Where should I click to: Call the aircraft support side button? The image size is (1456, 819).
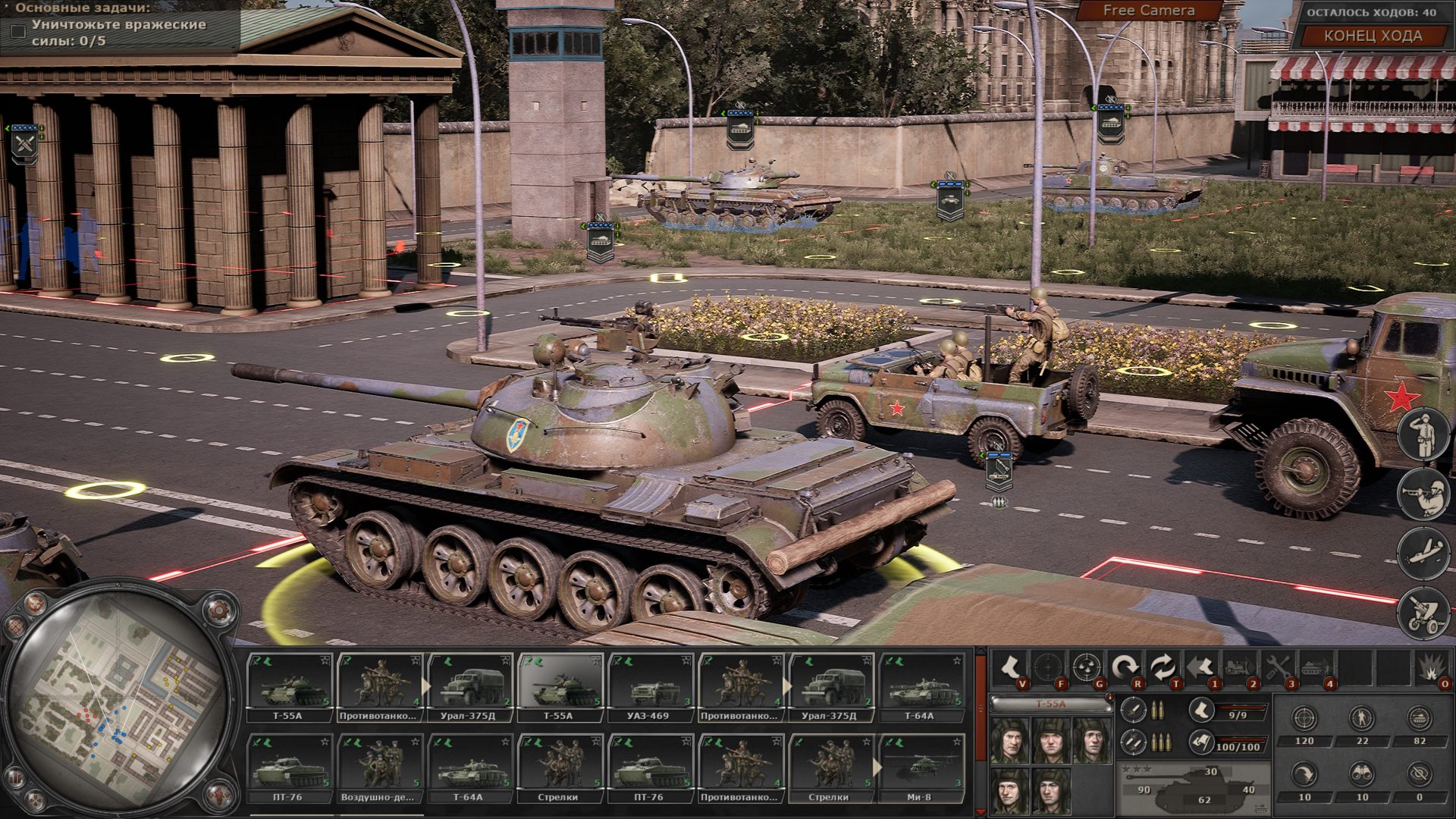pos(1424,552)
